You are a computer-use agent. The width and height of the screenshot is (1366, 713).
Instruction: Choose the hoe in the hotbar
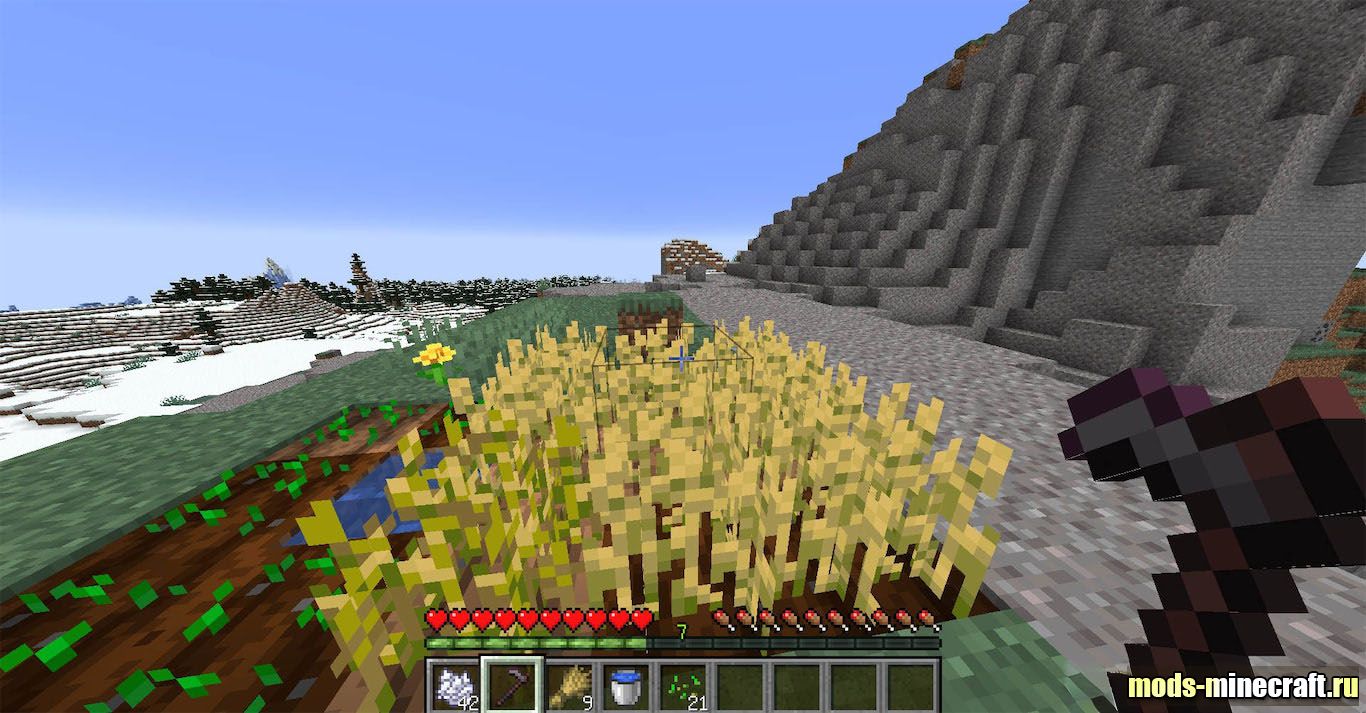[x=513, y=686]
